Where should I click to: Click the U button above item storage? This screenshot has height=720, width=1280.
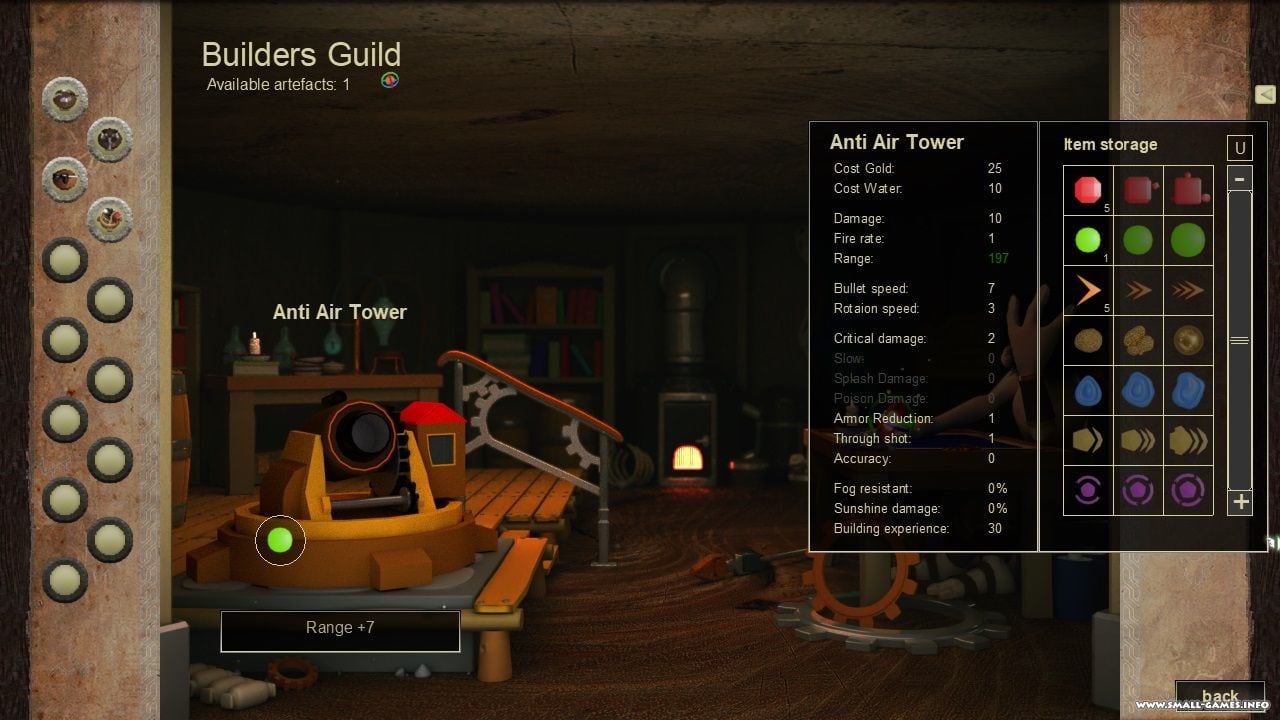point(1240,148)
